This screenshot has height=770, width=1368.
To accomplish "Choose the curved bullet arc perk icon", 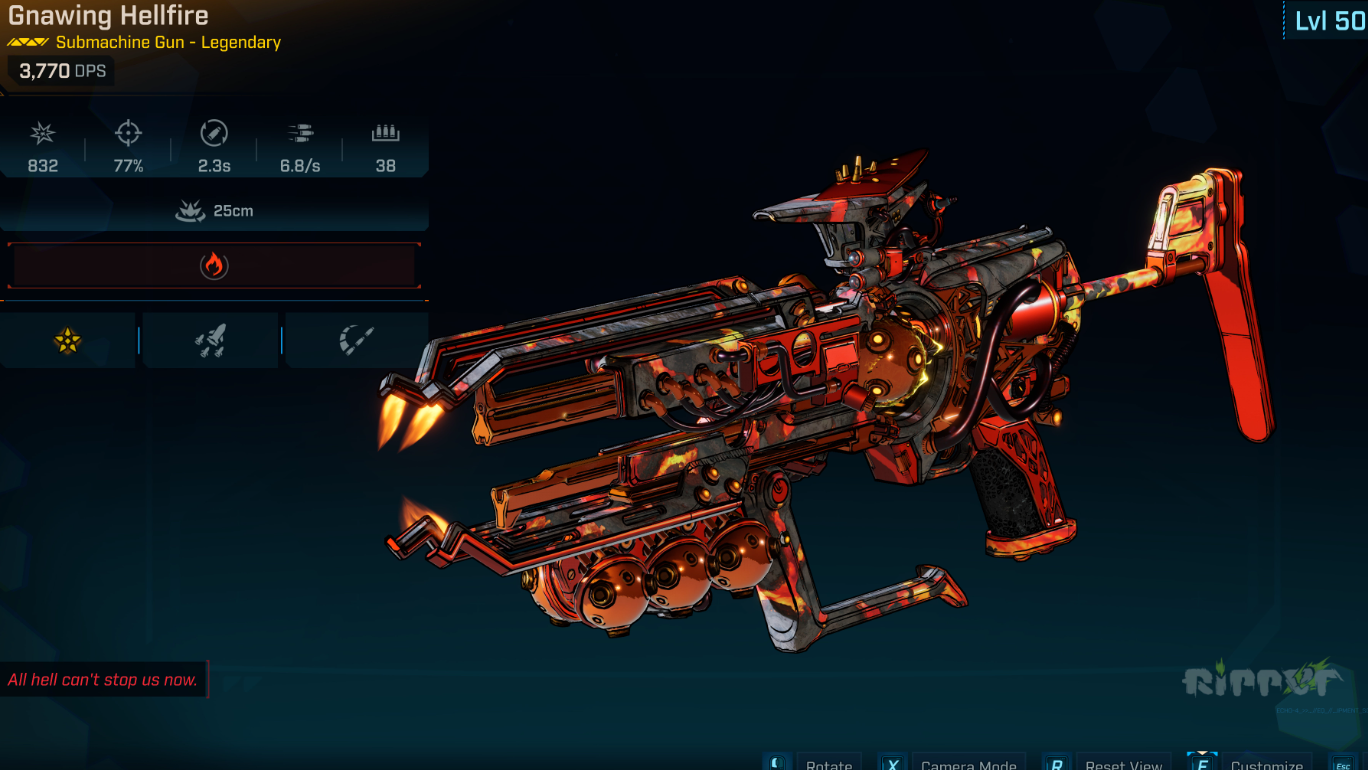I will click(356, 341).
